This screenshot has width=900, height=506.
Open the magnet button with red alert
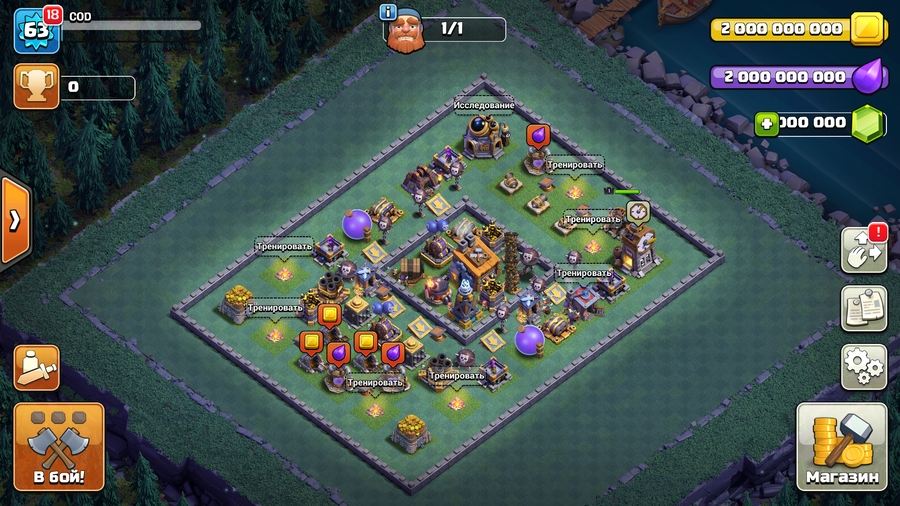864,250
